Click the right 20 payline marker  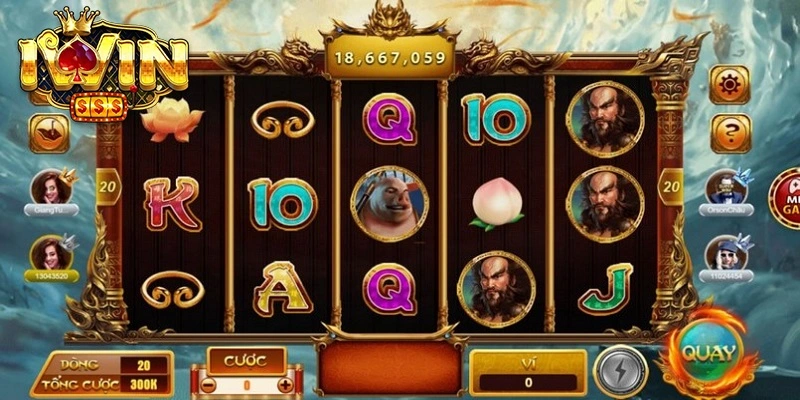(671, 184)
